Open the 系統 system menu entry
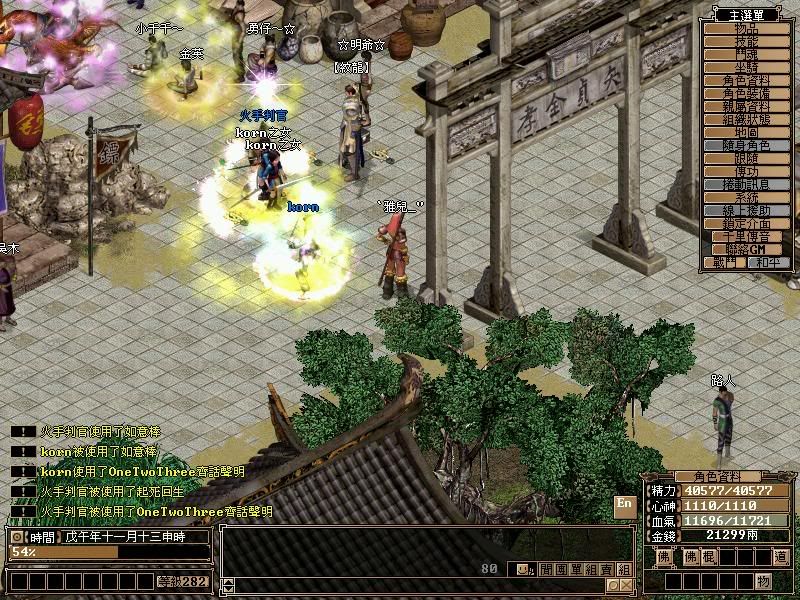The image size is (800, 600). (x=746, y=198)
